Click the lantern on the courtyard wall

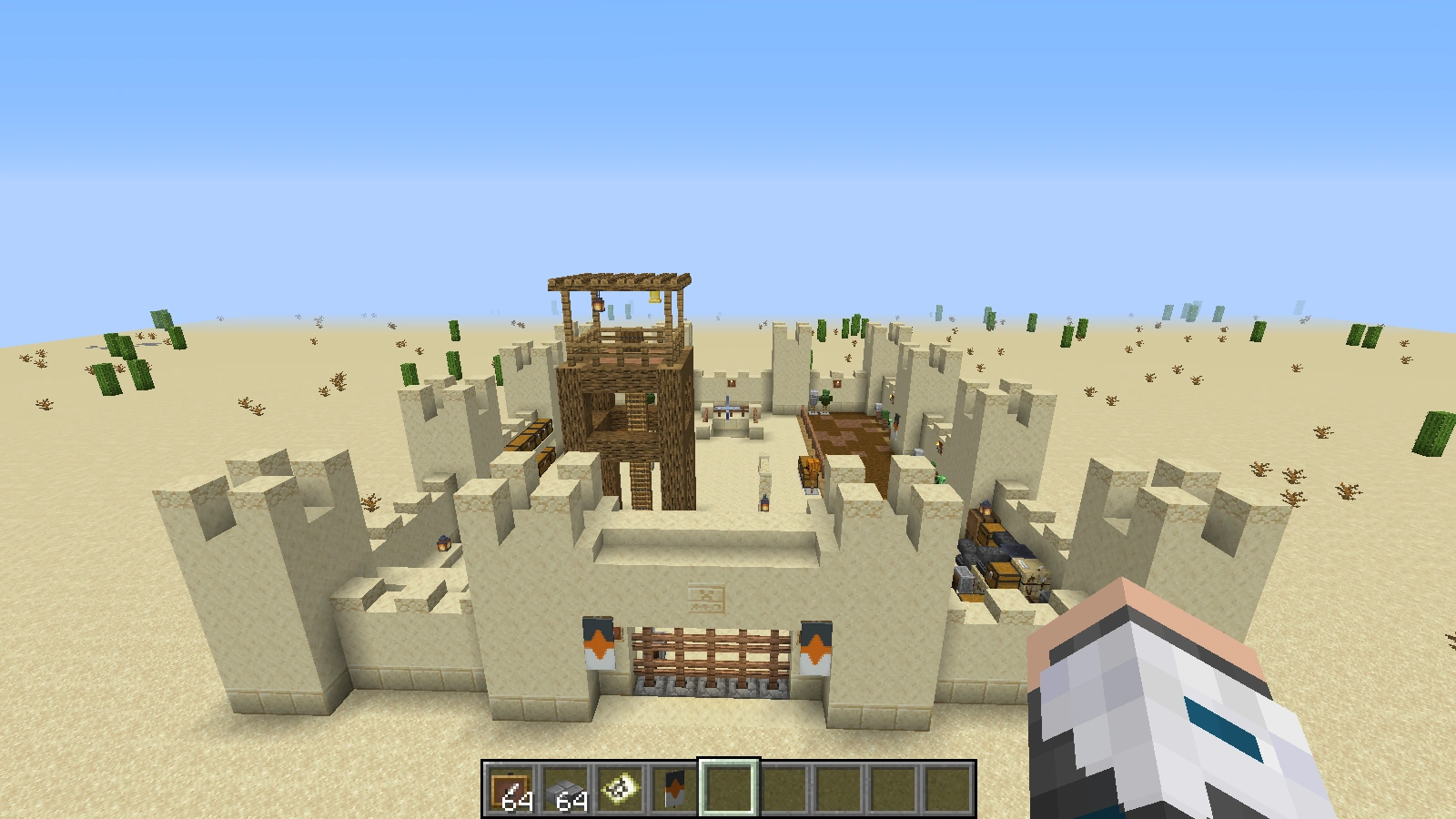[444, 543]
